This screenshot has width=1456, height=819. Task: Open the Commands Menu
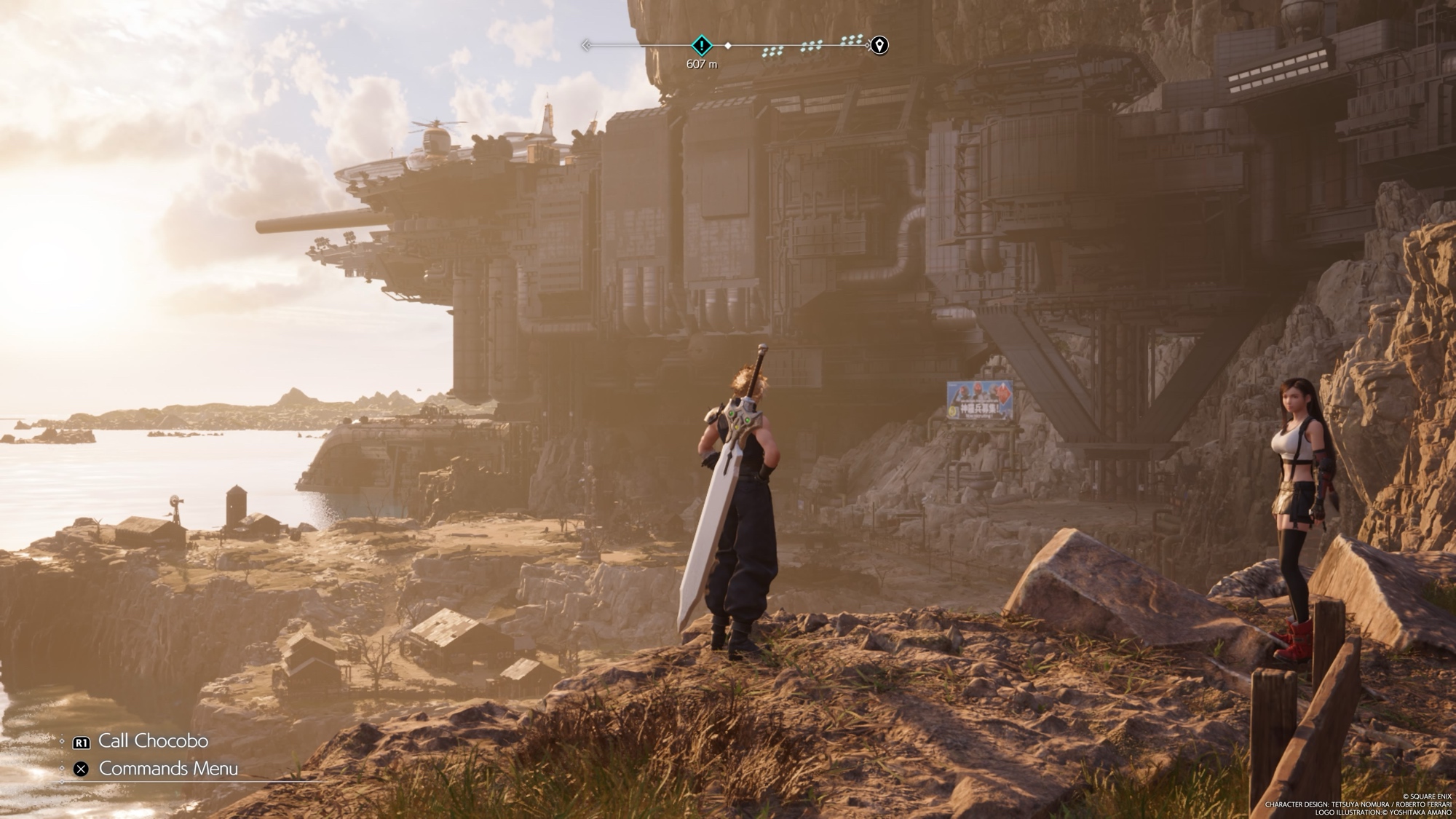pyautogui.click(x=167, y=769)
